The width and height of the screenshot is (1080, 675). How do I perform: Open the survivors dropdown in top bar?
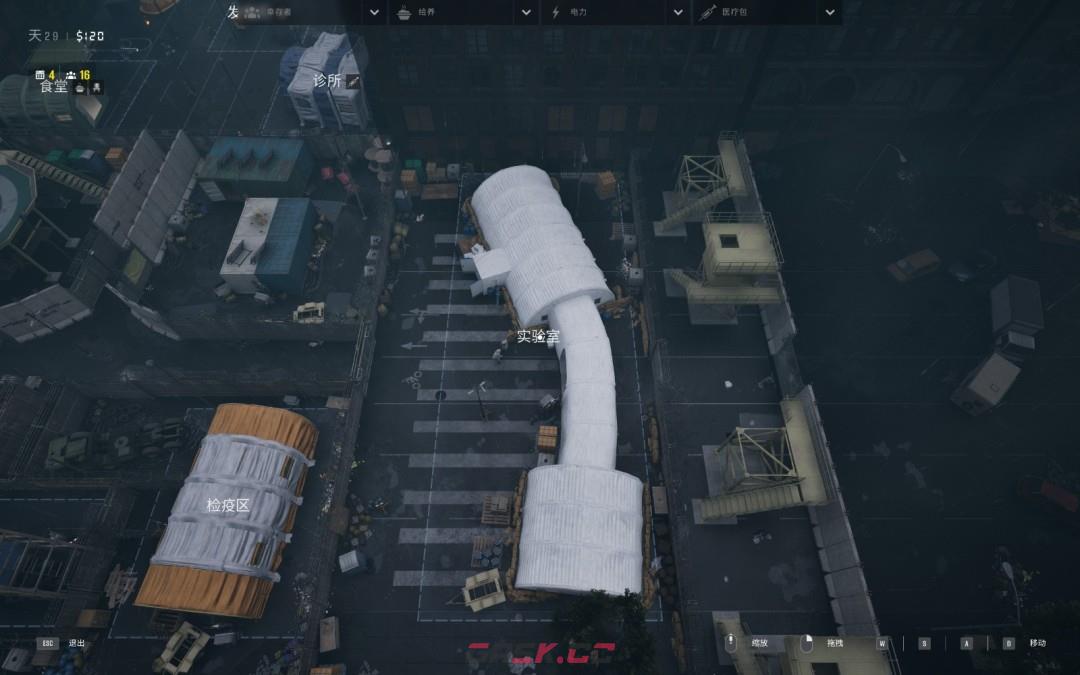coord(374,13)
